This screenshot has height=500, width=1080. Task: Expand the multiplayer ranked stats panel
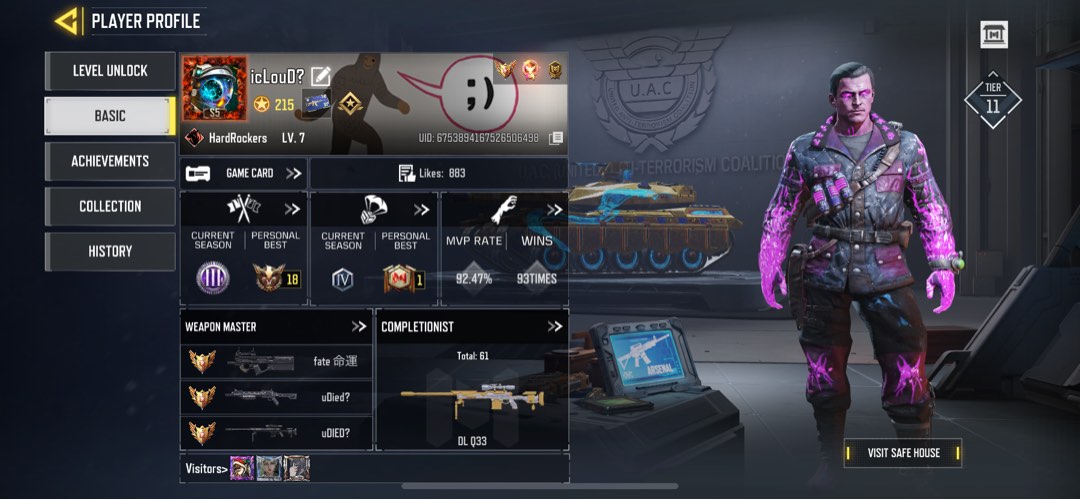pos(292,210)
